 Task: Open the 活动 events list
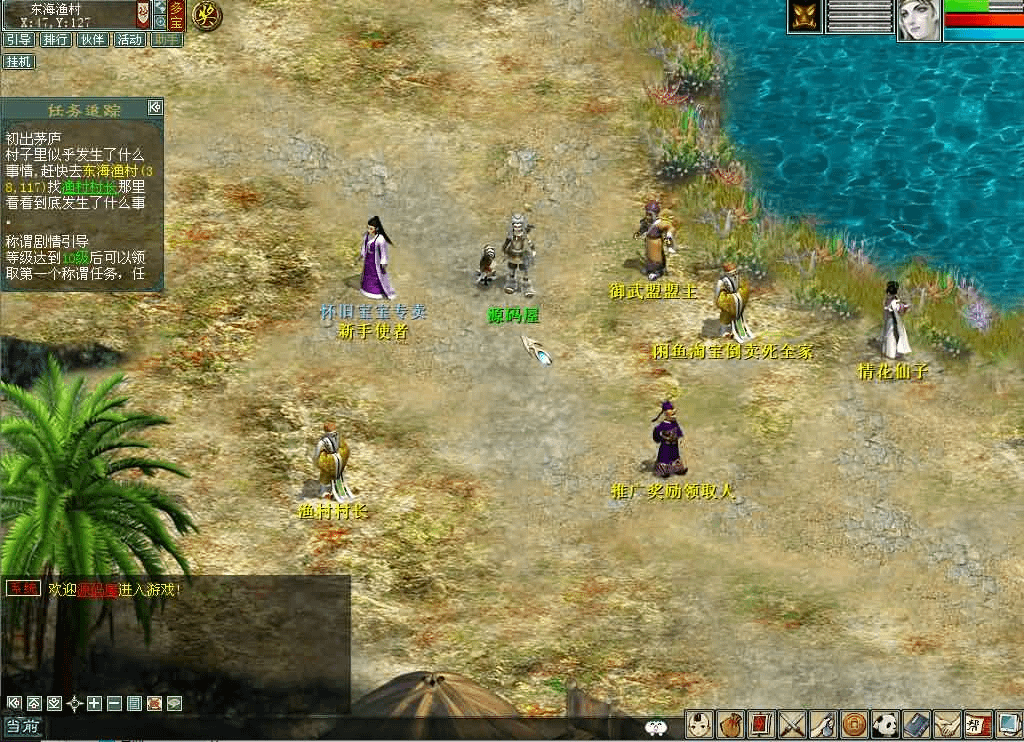pos(129,40)
